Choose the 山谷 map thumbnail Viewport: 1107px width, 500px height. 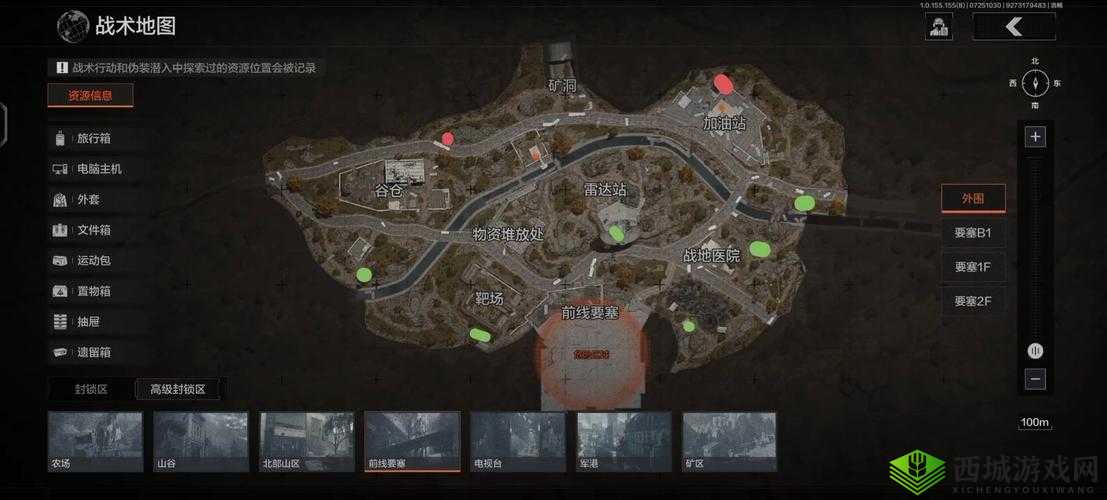[200, 441]
